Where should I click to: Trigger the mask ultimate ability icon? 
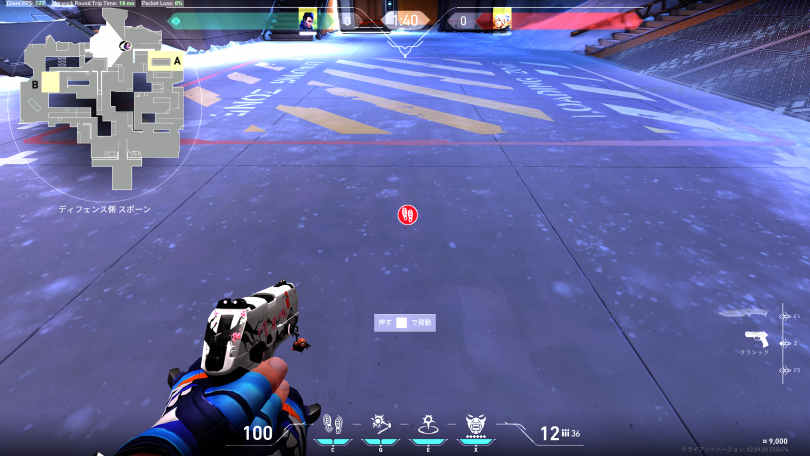476,425
